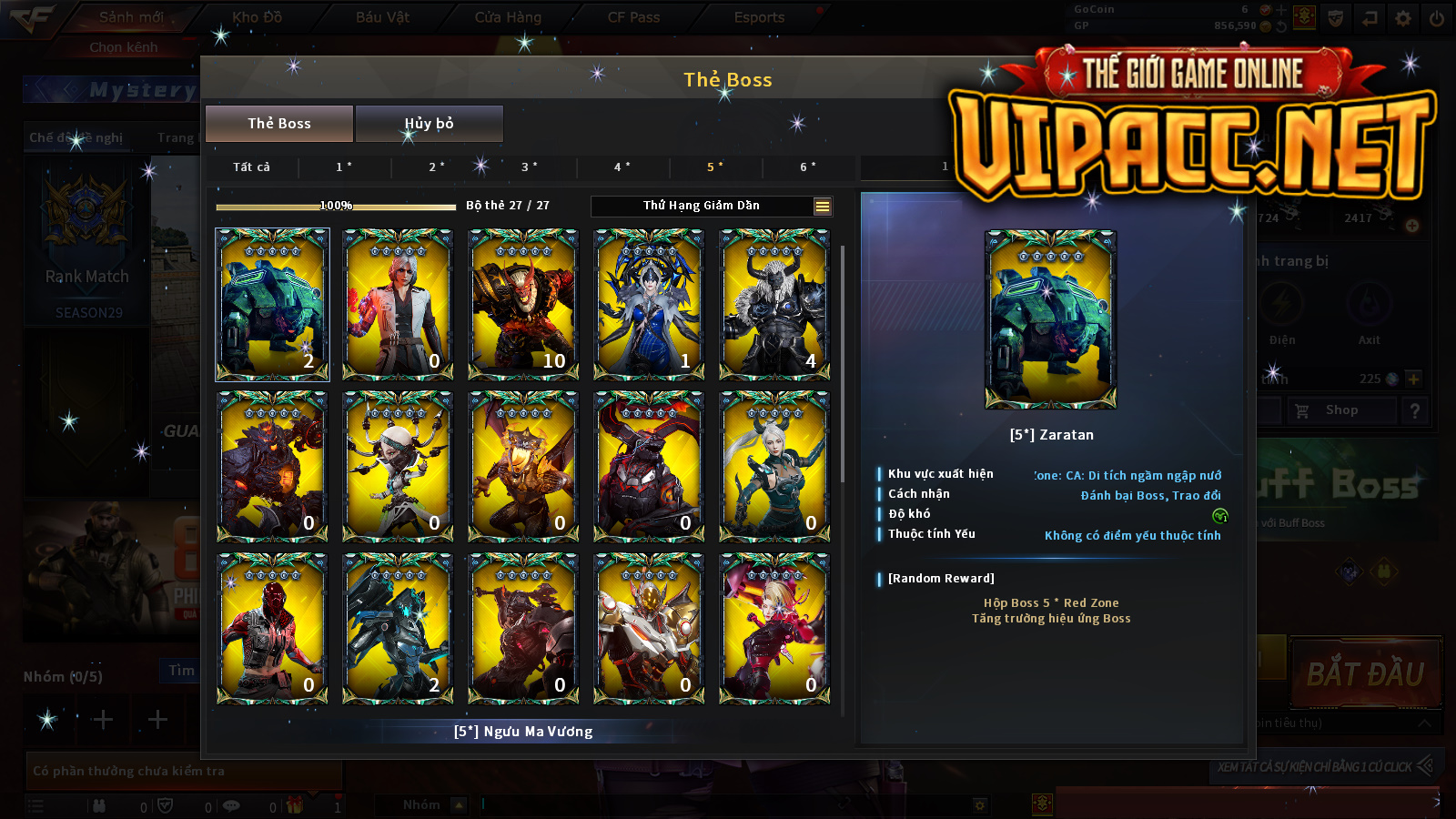Image resolution: width=1456 pixels, height=819 pixels.
Task: Filter cards by 3 star
Action: (x=530, y=167)
